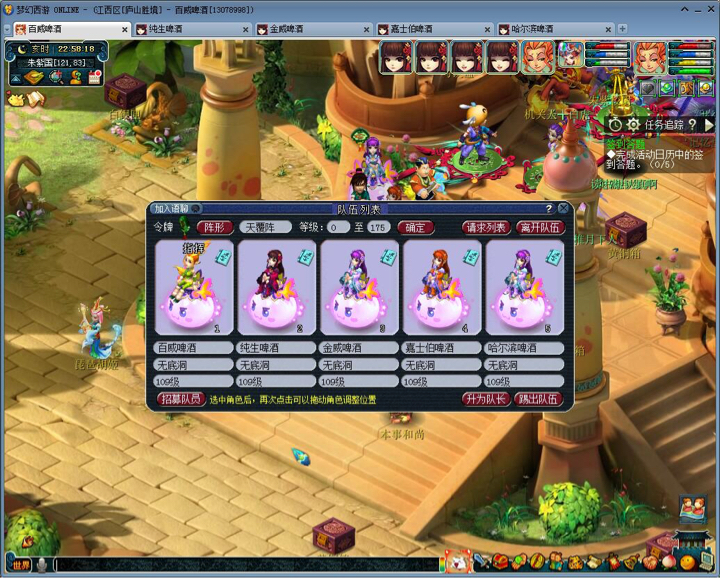Choose team member 金威啤酒 card
The width and height of the screenshot is (720, 578).
(360, 287)
